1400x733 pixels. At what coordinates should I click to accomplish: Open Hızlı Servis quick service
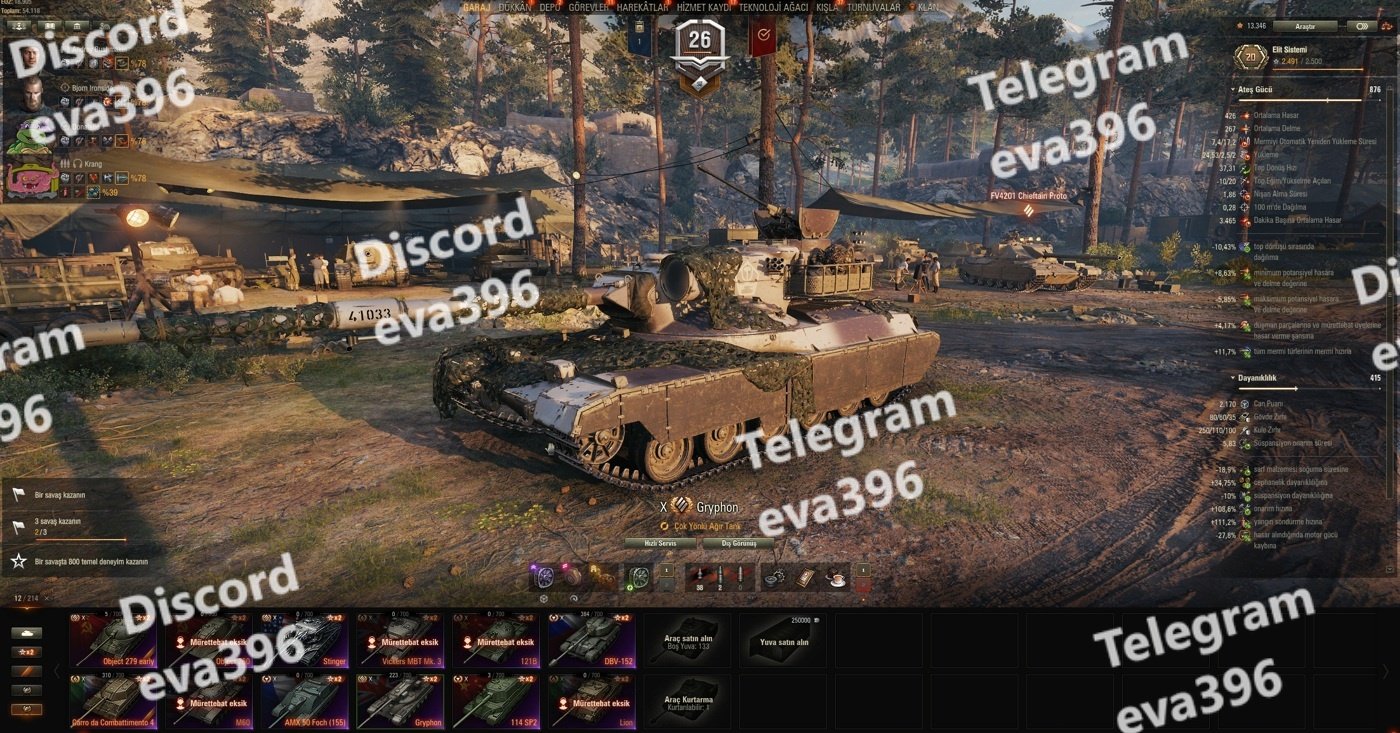[660, 543]
